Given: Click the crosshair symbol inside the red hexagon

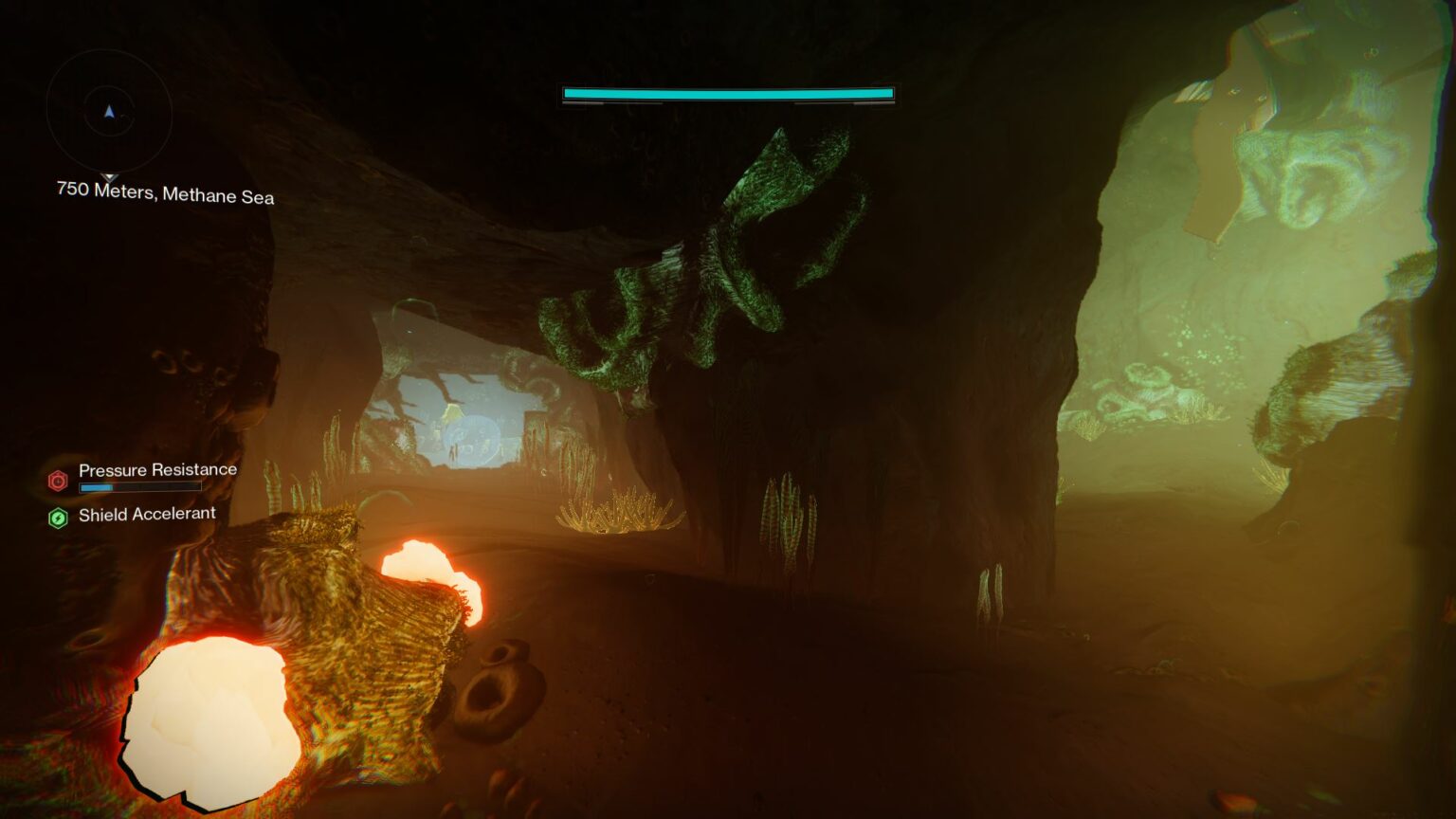Looking at the screenshot, I should [x=57, y=482].
